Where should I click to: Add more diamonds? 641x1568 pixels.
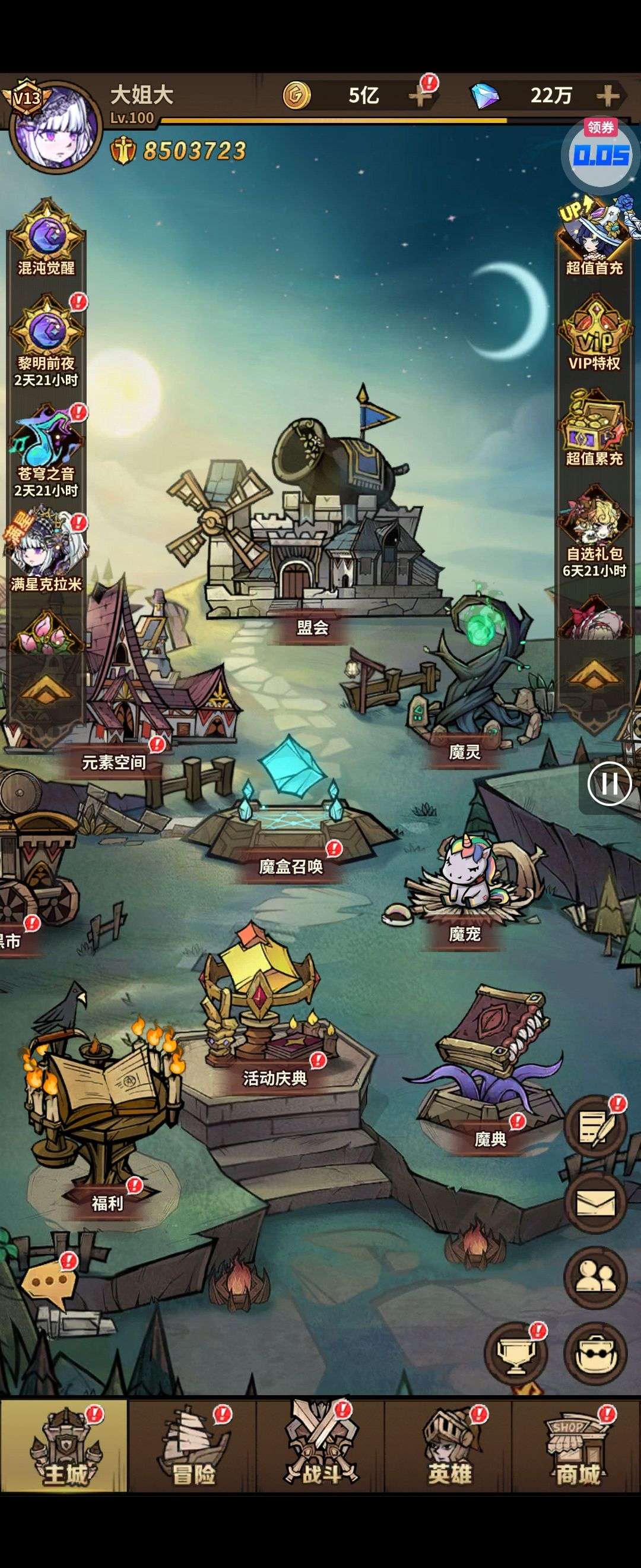(x=608, y=96)
